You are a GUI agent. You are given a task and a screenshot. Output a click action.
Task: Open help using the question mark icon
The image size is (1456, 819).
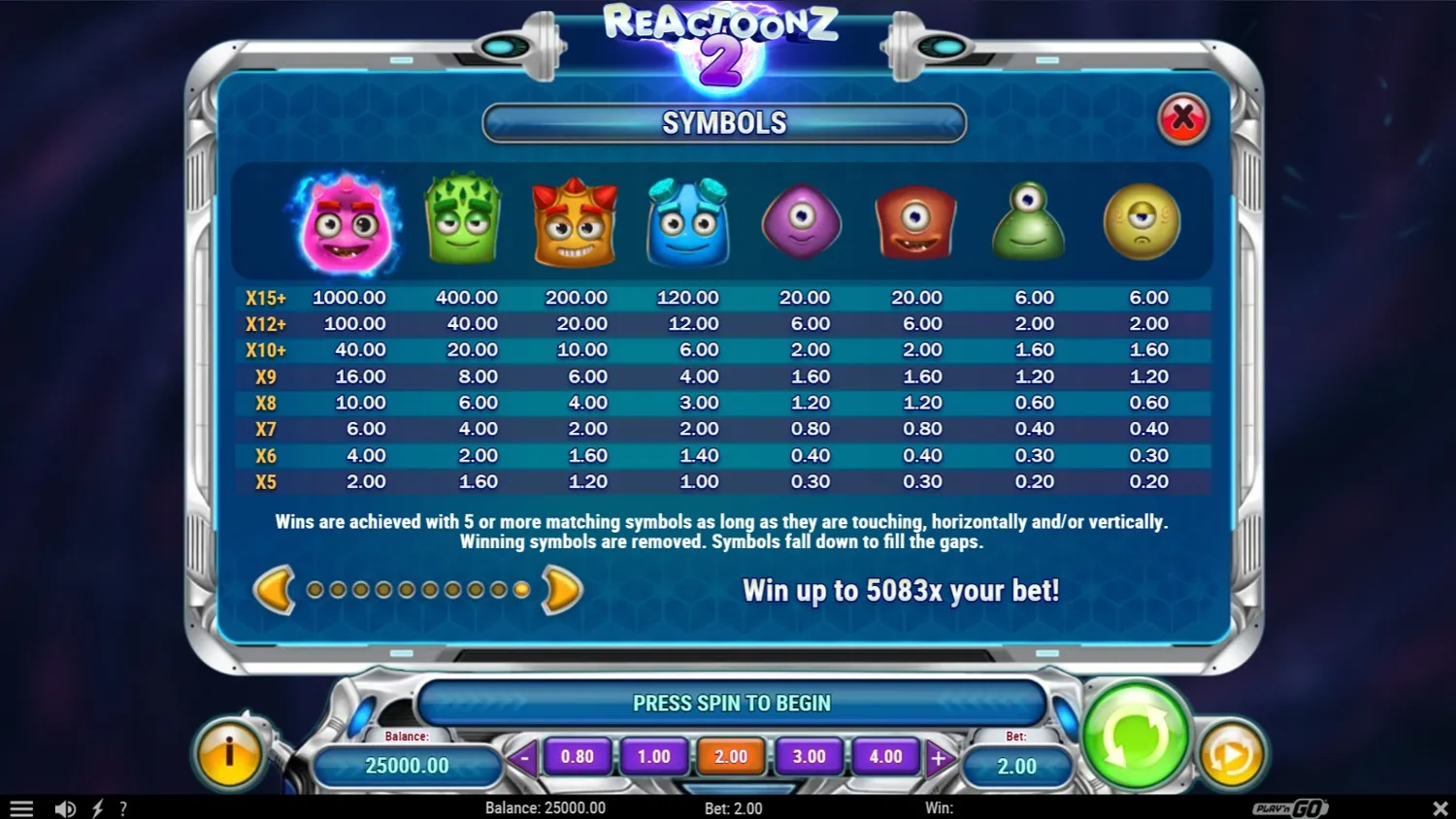tap(123, 807)
